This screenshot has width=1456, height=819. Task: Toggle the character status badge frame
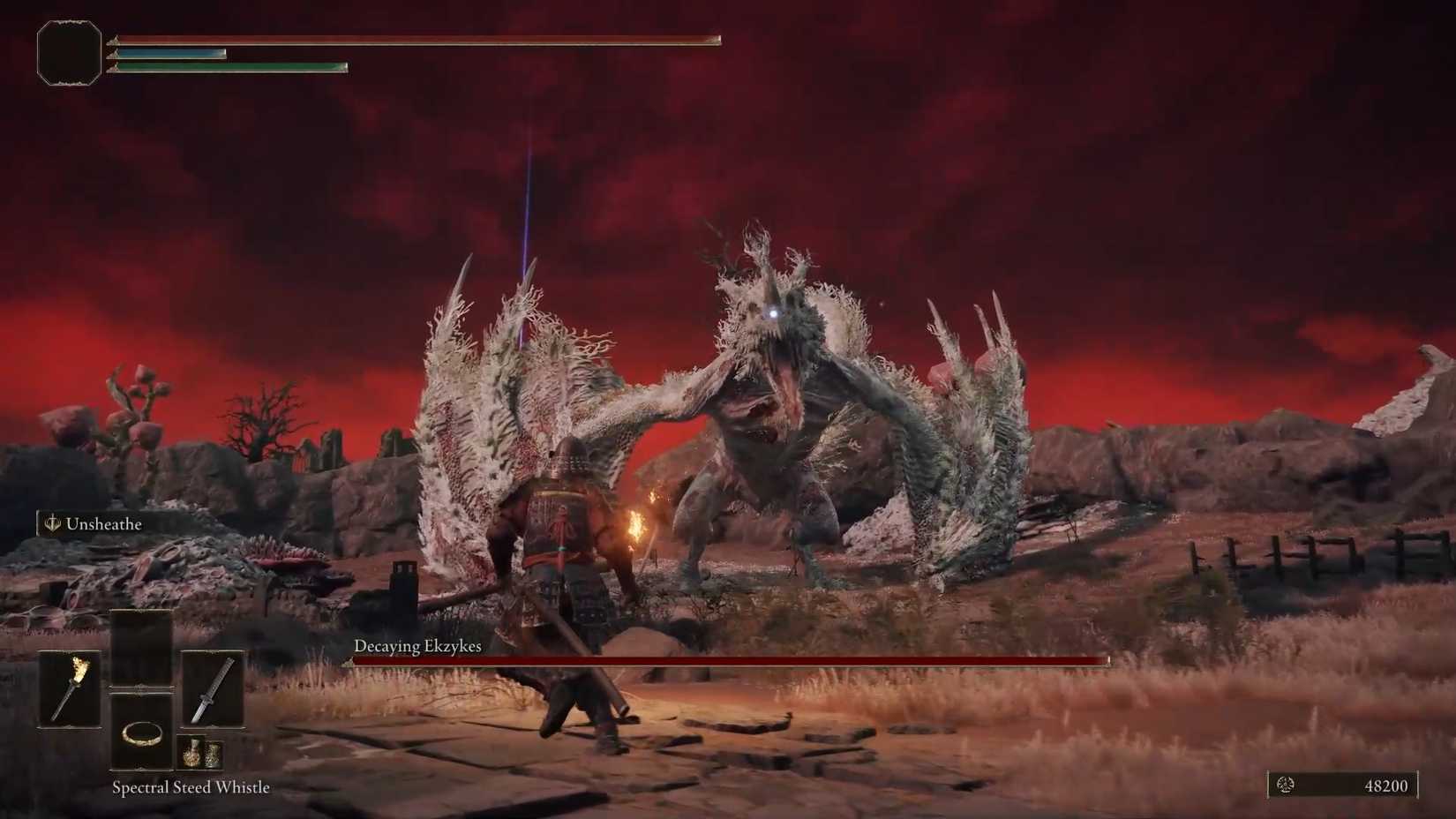[69, 53]
